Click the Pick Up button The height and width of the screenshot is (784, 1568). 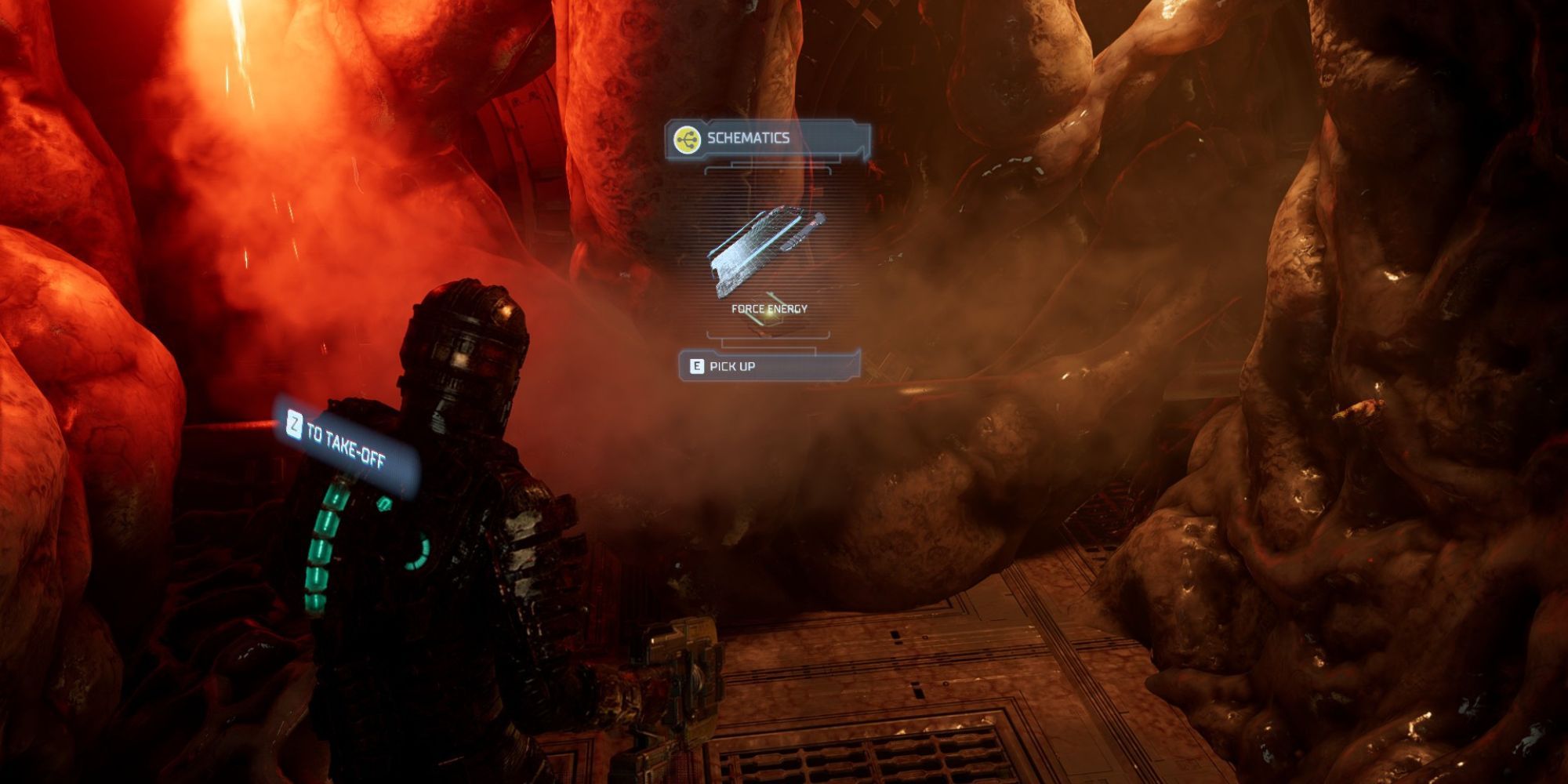(x=737, y=365)
